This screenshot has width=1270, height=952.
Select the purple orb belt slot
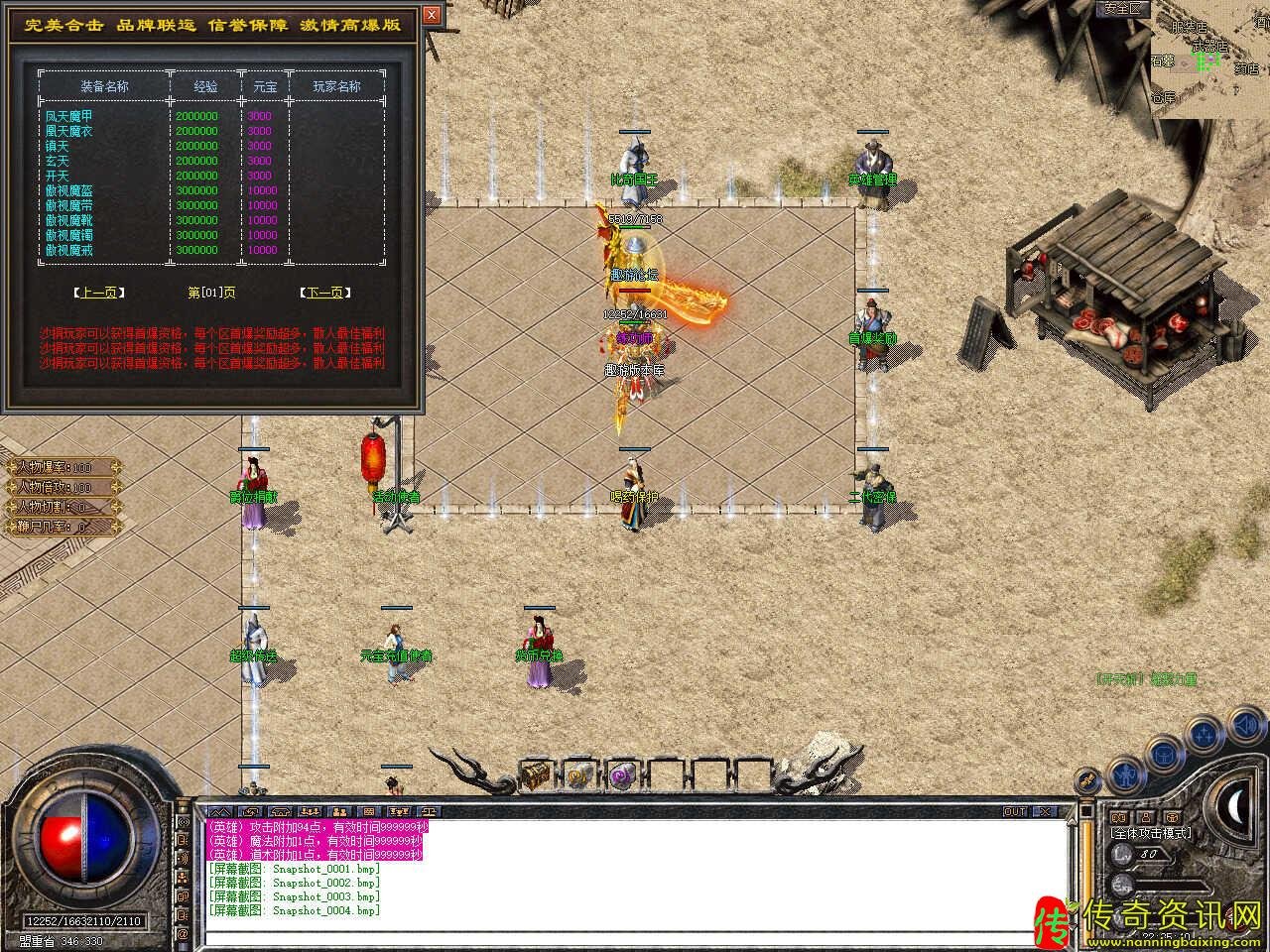pos(622,773)
